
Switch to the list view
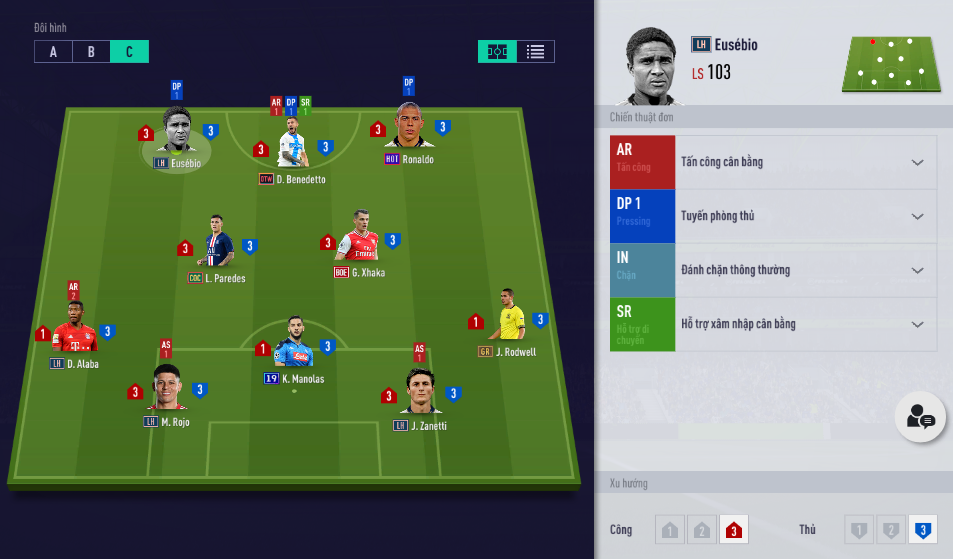pyautogui.click(x=535, y=52)
